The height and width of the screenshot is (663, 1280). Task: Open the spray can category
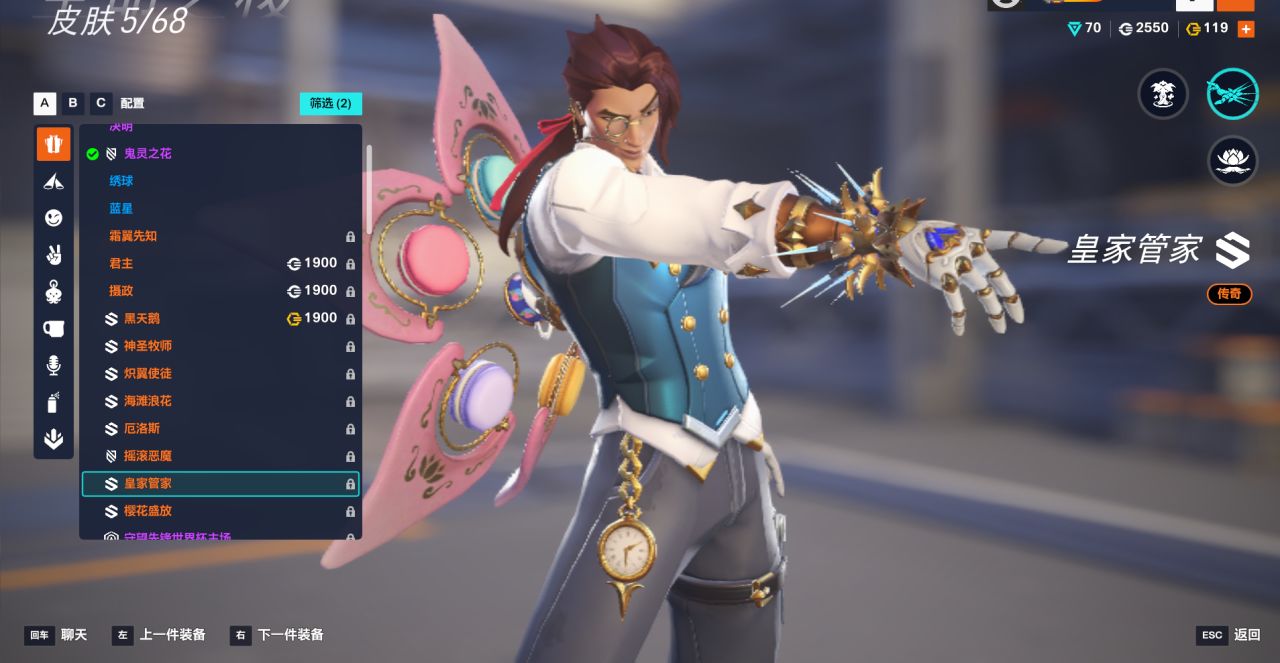pyautogui.click(x=54, y=403)
